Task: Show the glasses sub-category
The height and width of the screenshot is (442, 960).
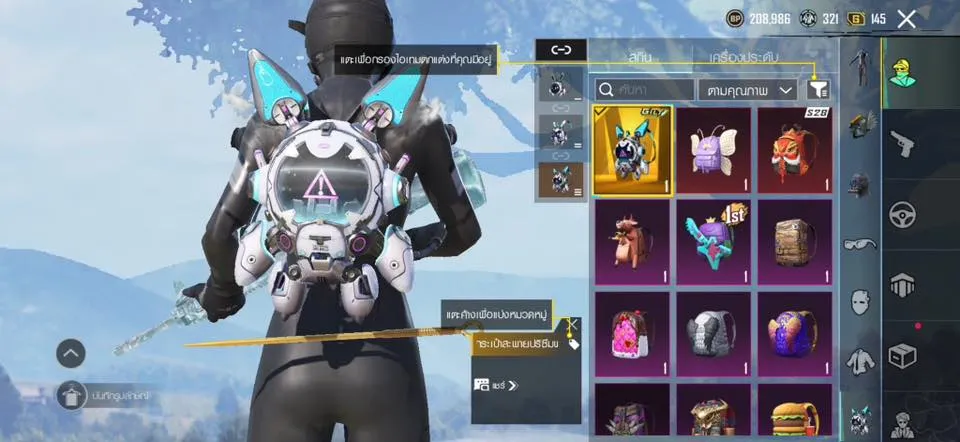Action: [859, 243]
